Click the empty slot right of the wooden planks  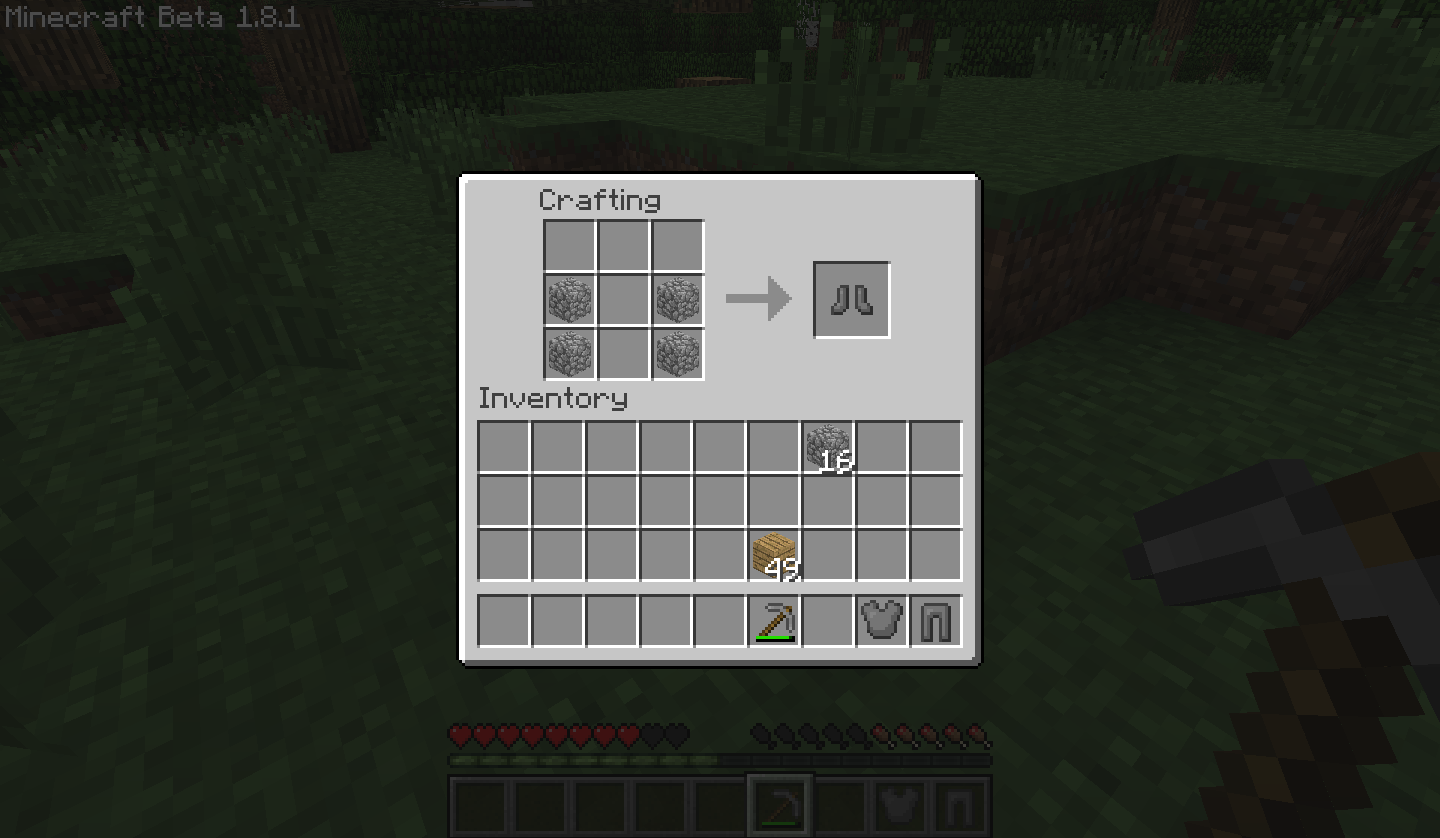point(826,552)
